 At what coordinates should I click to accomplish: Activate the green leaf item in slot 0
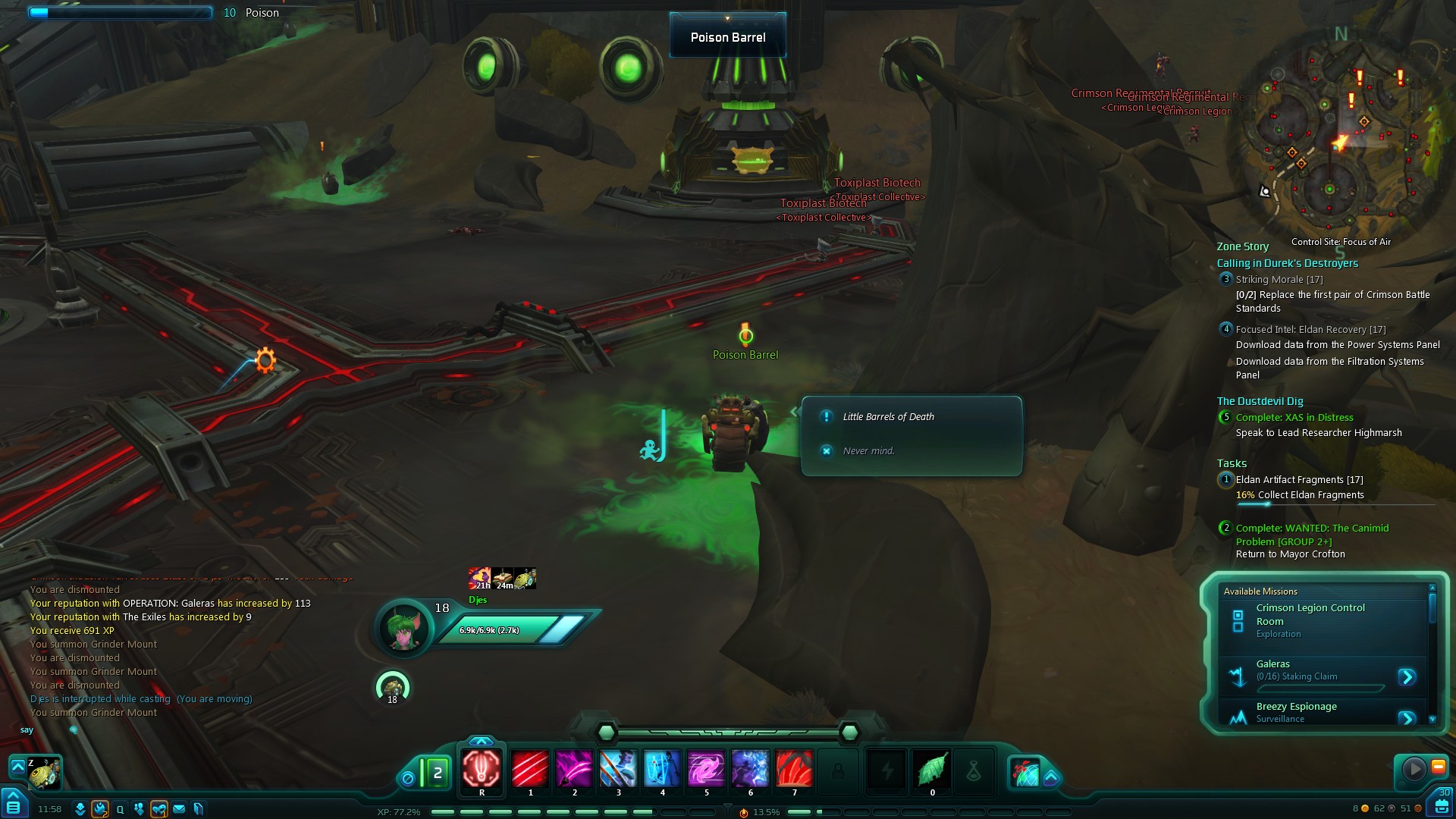pyautogui.click(x=932, y=768)
